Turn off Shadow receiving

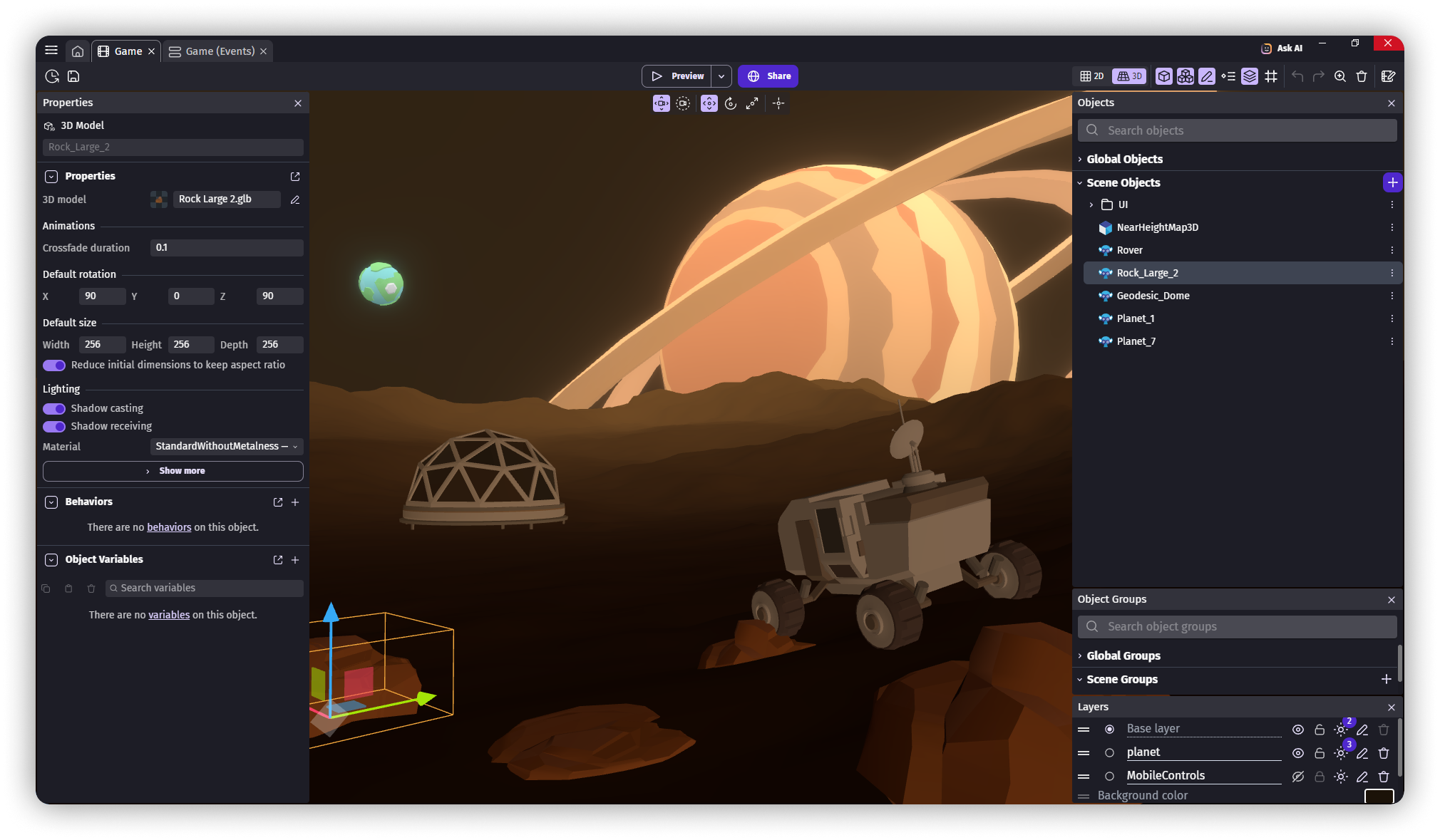53,426
